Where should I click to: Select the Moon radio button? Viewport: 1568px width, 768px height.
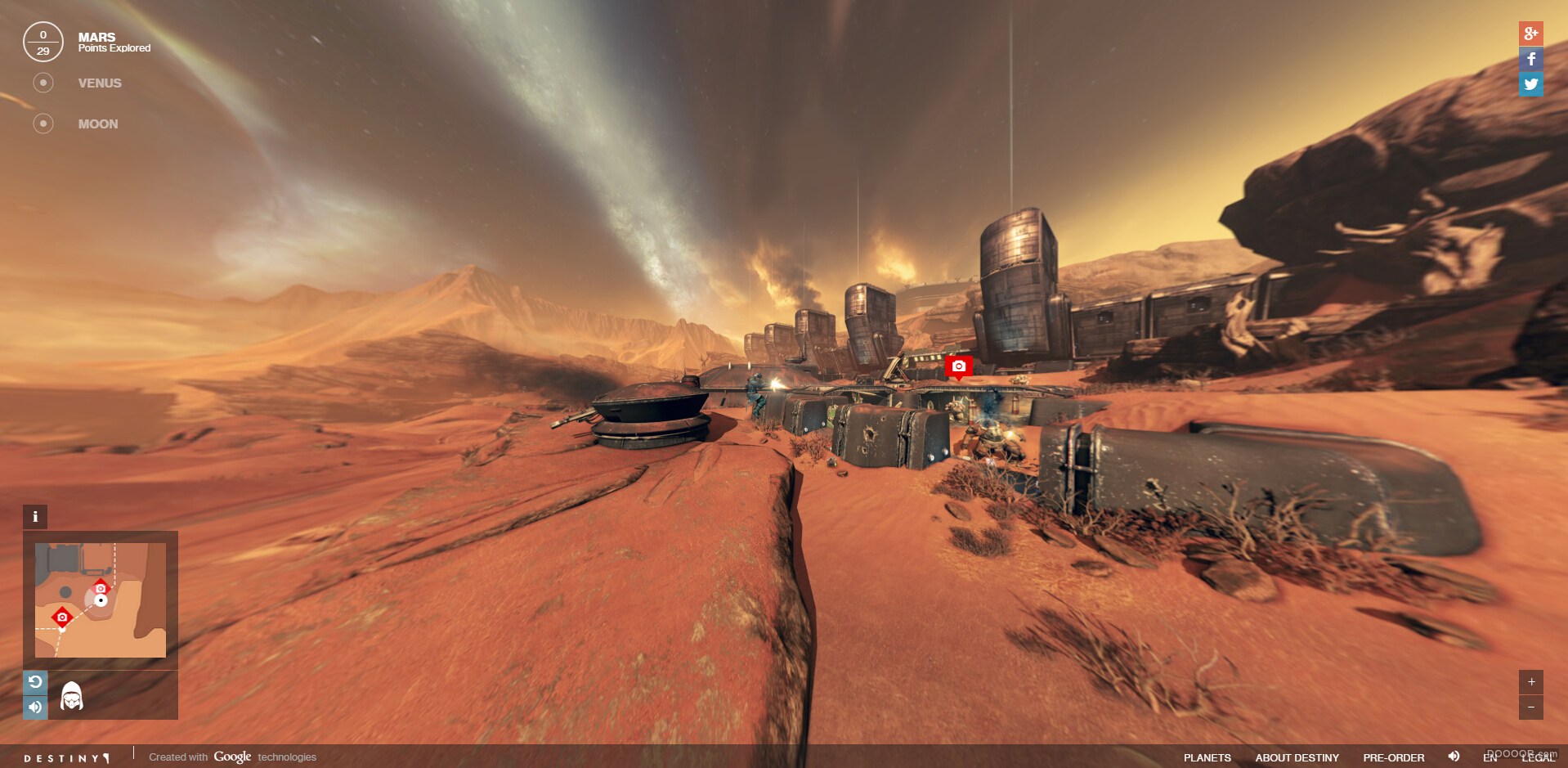tap(43, 124)
